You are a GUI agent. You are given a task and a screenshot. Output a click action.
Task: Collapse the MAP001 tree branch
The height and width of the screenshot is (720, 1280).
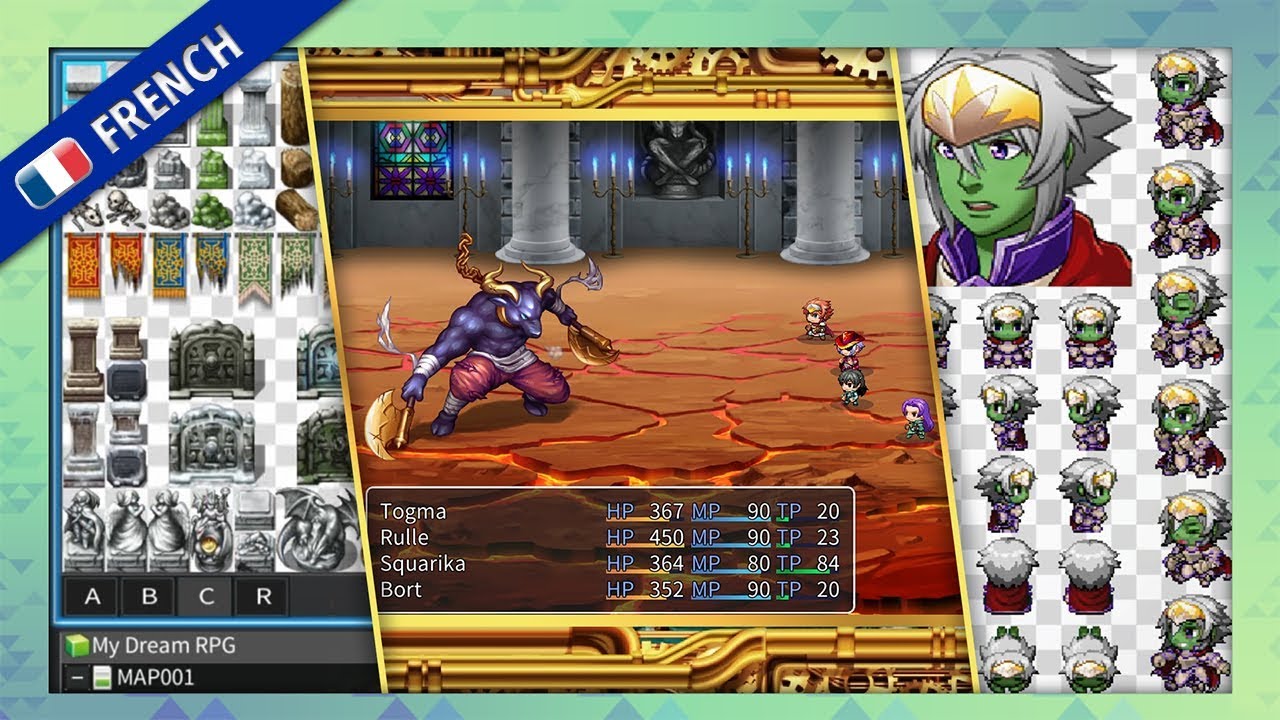(75, 677)
